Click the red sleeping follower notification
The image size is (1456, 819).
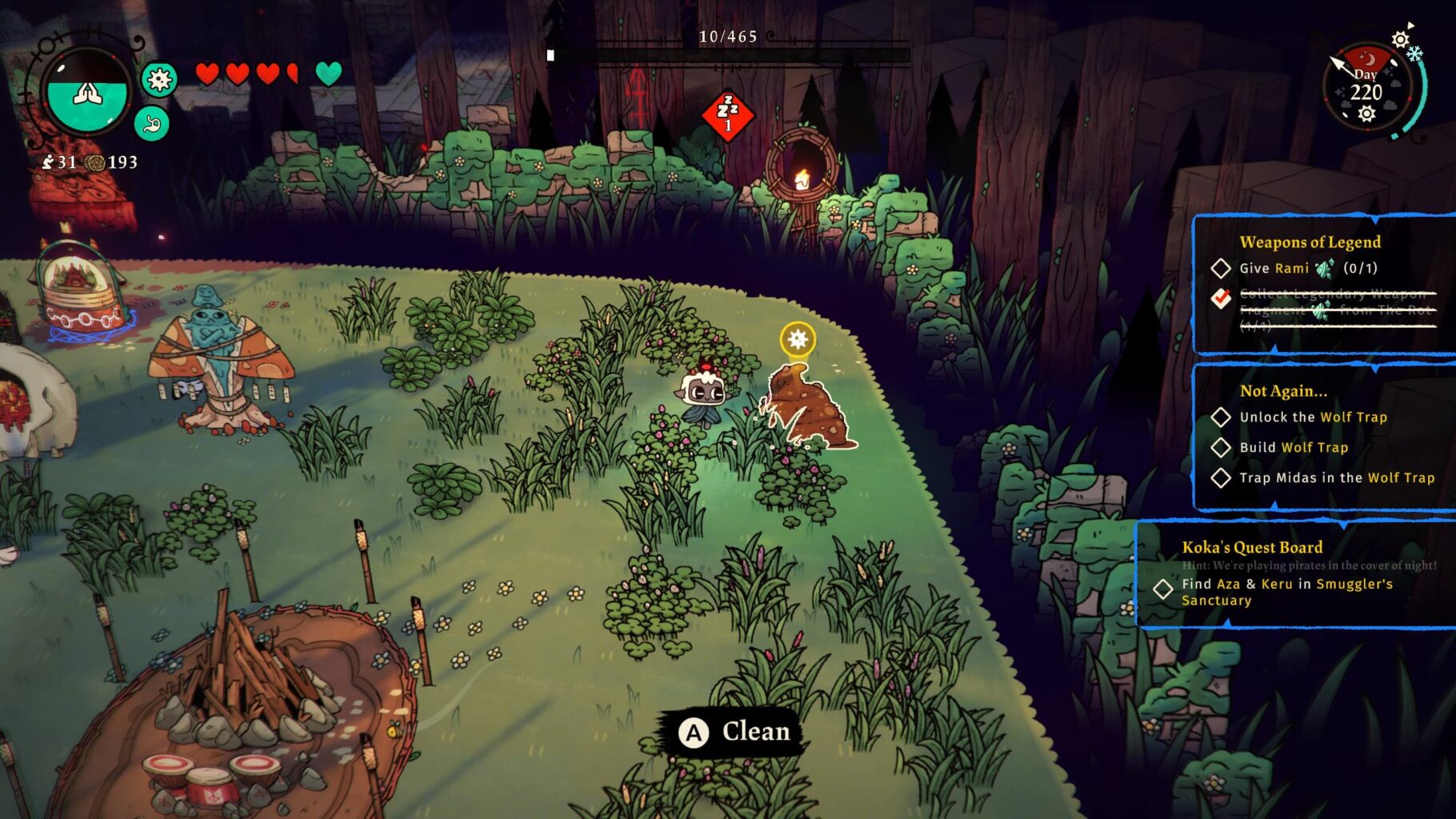pos(727,115)
